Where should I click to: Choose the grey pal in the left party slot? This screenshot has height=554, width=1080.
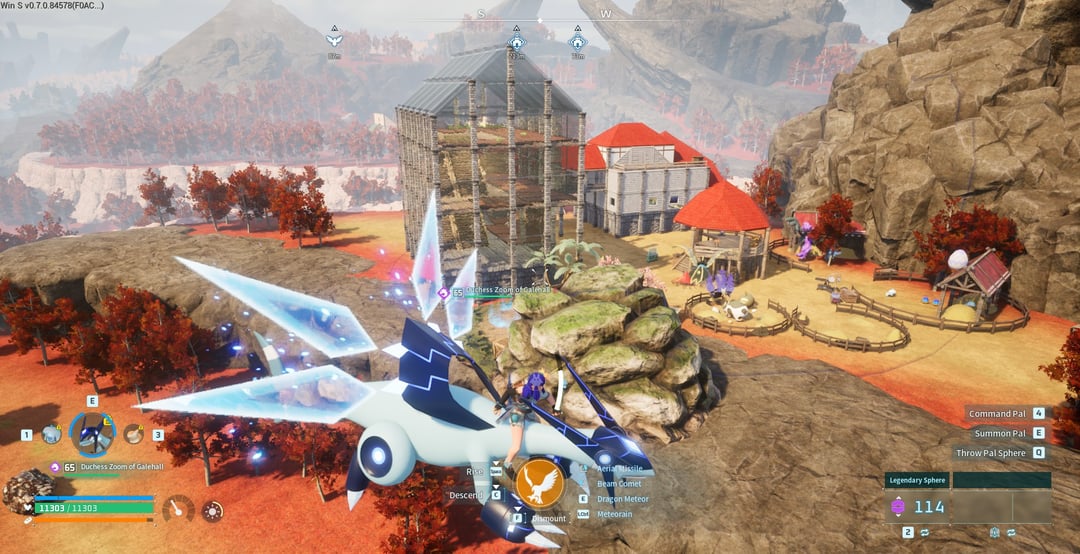coord(51,435)
